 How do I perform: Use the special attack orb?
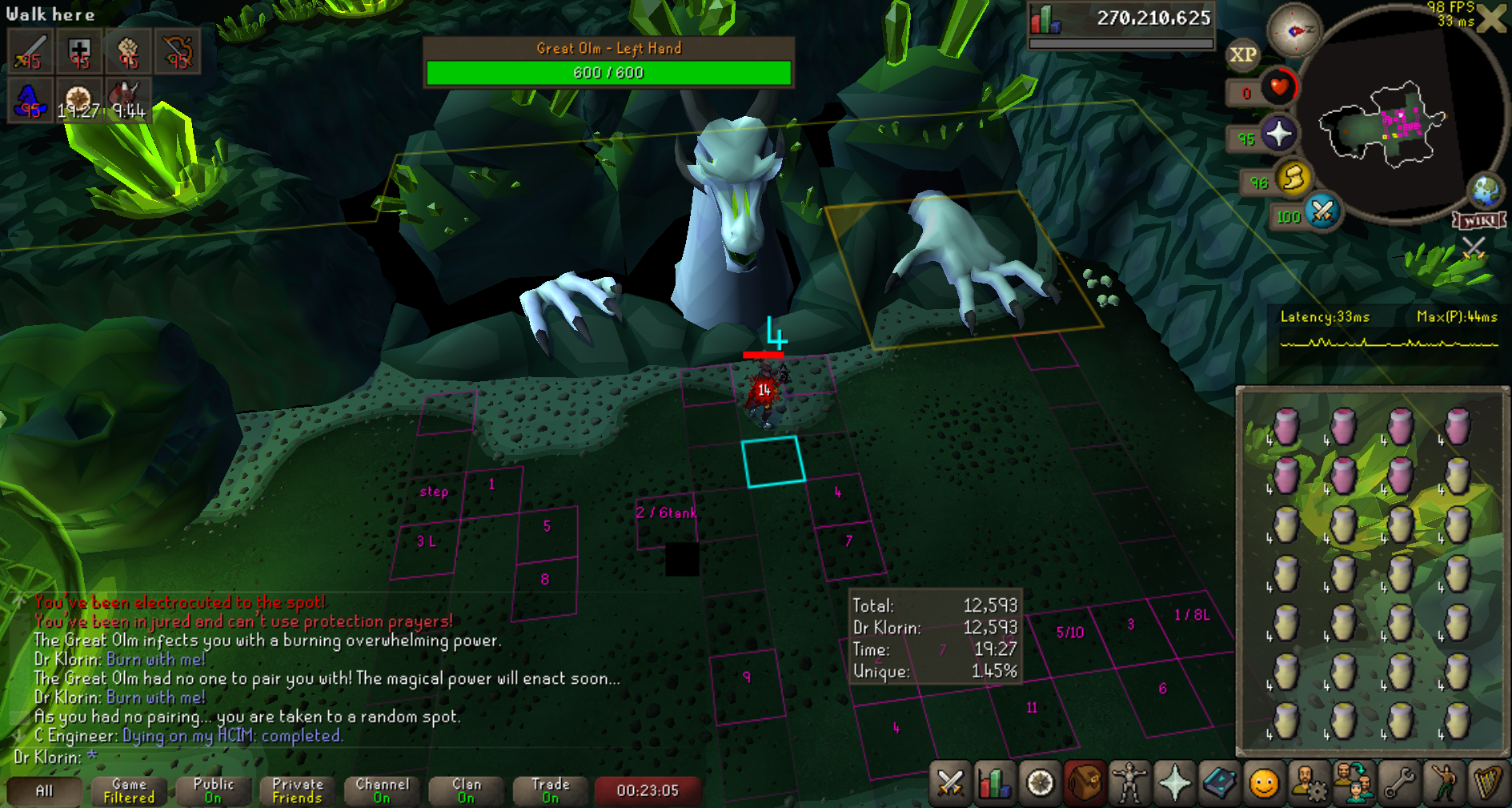point(1322,212)
